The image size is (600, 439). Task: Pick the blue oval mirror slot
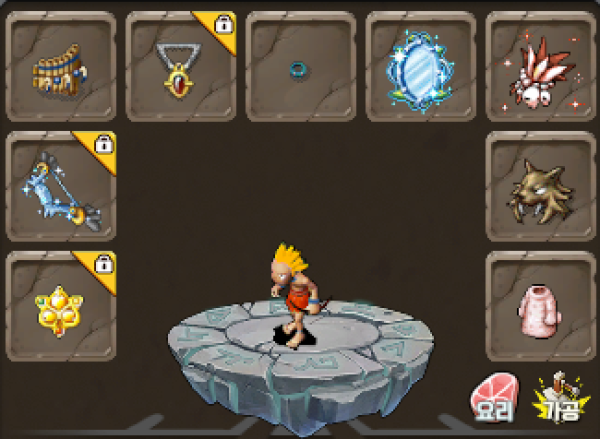click(x=420, y=66)
